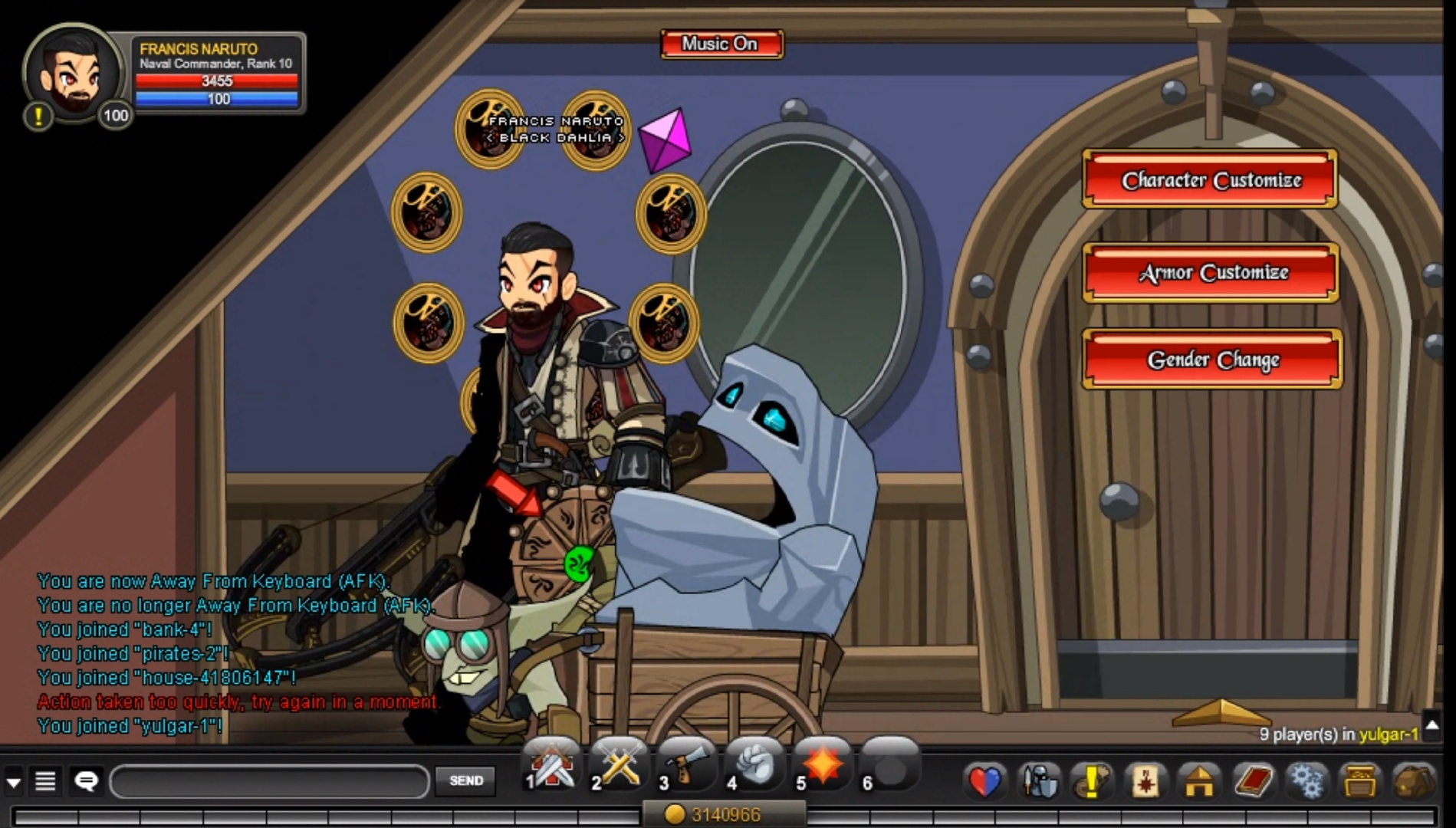This screenshot has width=1456, height=828.
Task: Open Character Customize
Action: coord(1209,181)
